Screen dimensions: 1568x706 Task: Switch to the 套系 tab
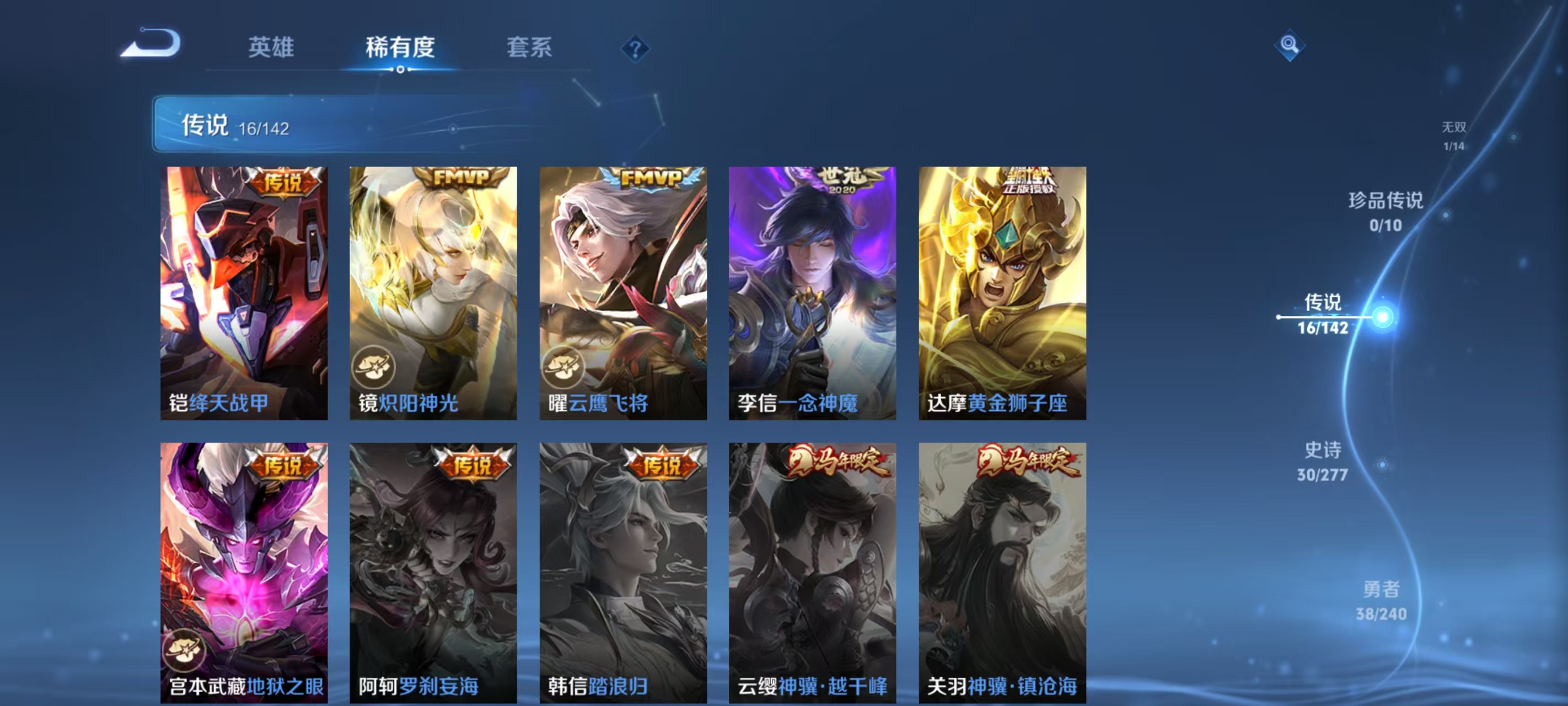pyautogui.click(x=531, y=47)
